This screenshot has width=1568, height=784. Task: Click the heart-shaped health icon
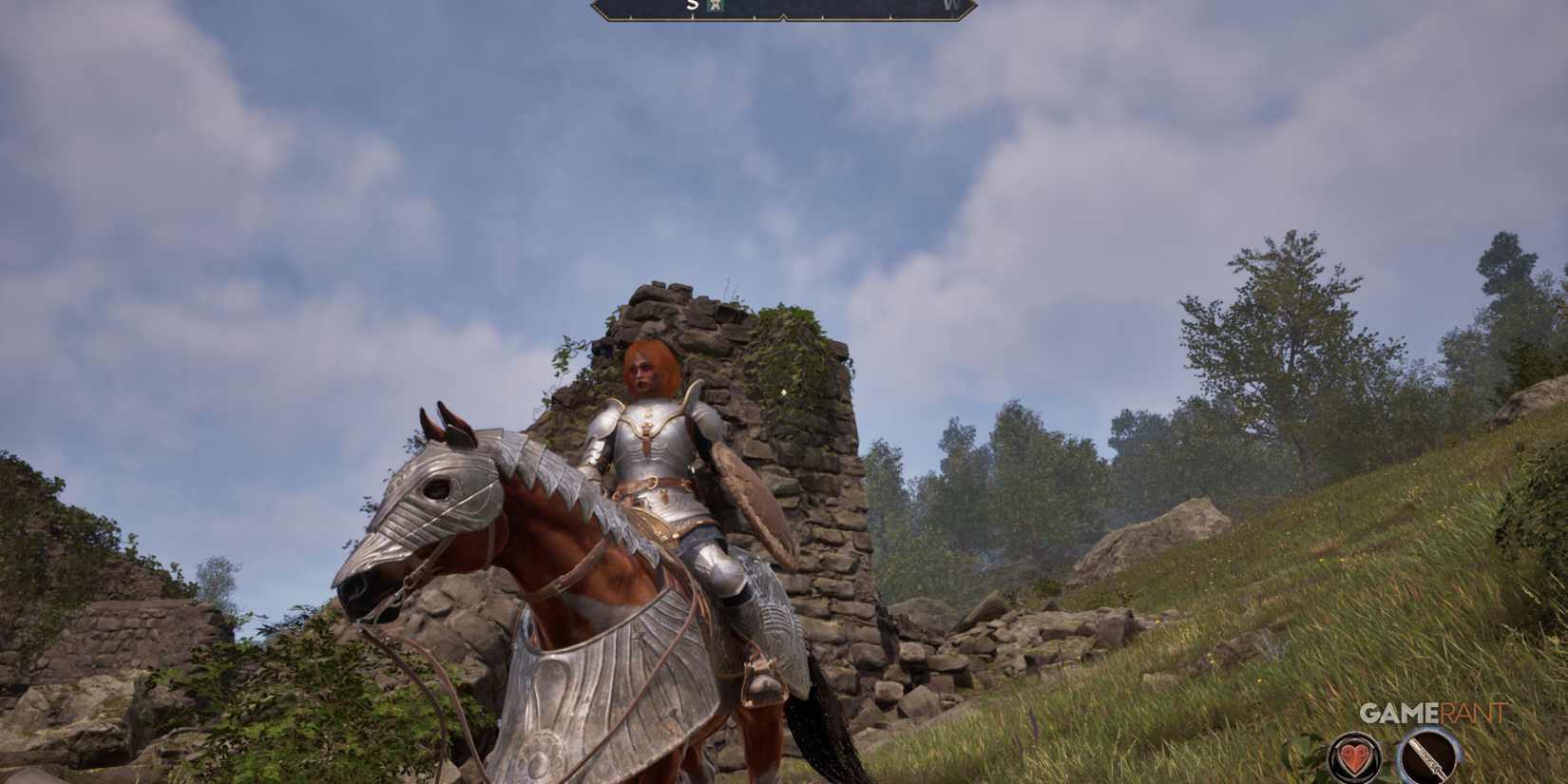click(x=1353, y=757)
